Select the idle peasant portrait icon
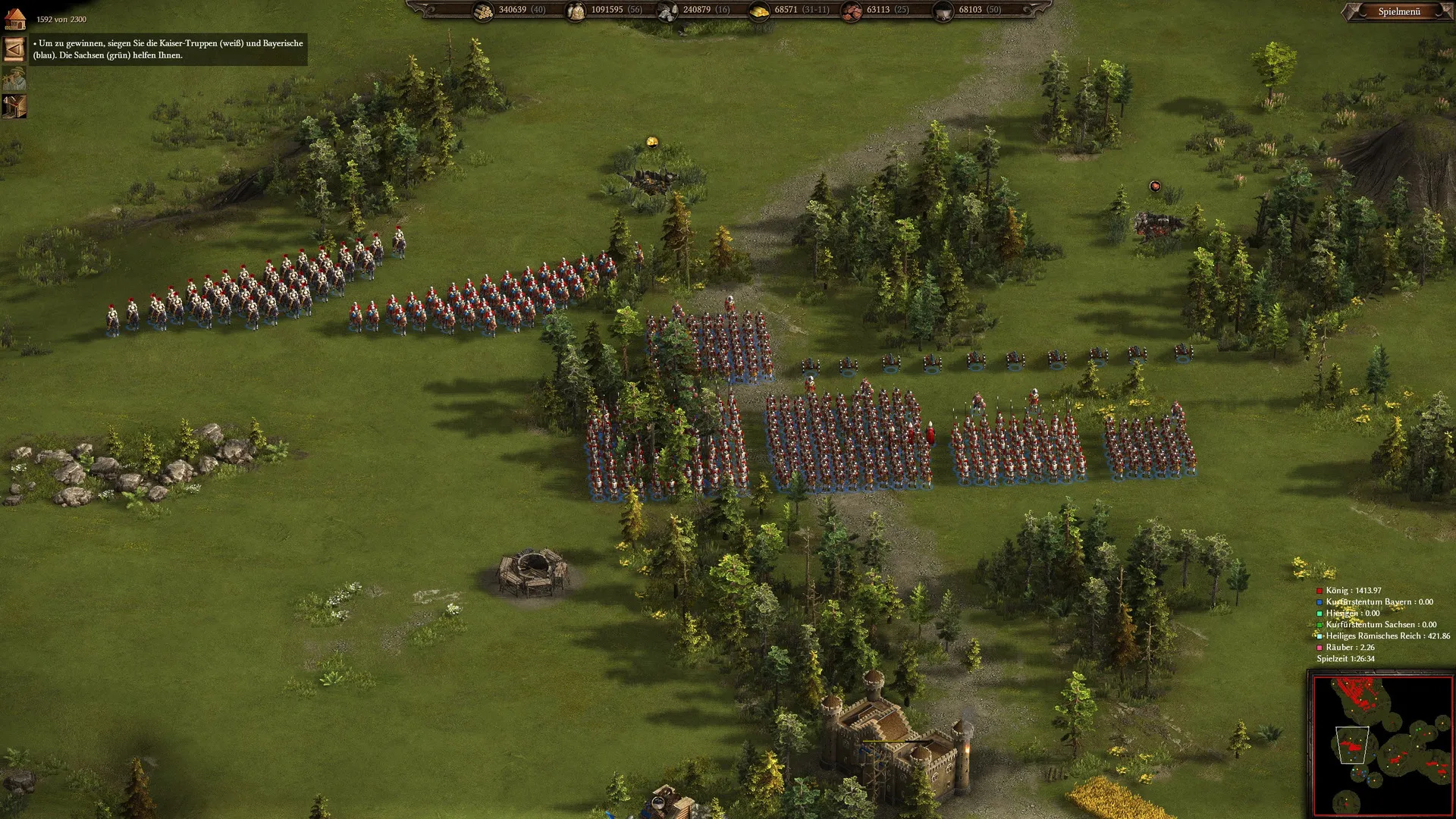 click(x=14, y=77)
